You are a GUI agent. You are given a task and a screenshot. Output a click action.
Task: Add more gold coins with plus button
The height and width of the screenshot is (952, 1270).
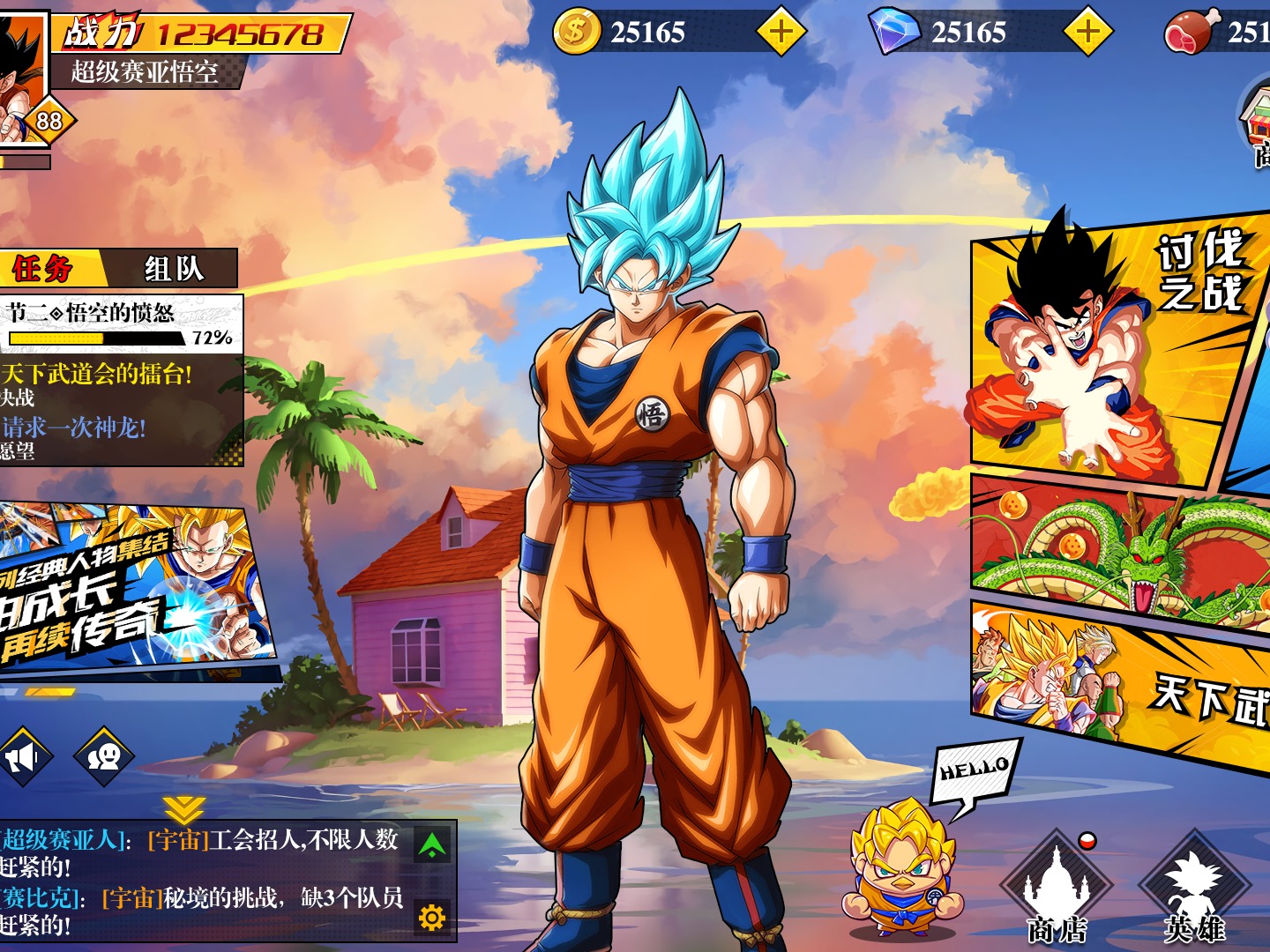[x=781, y=33]
